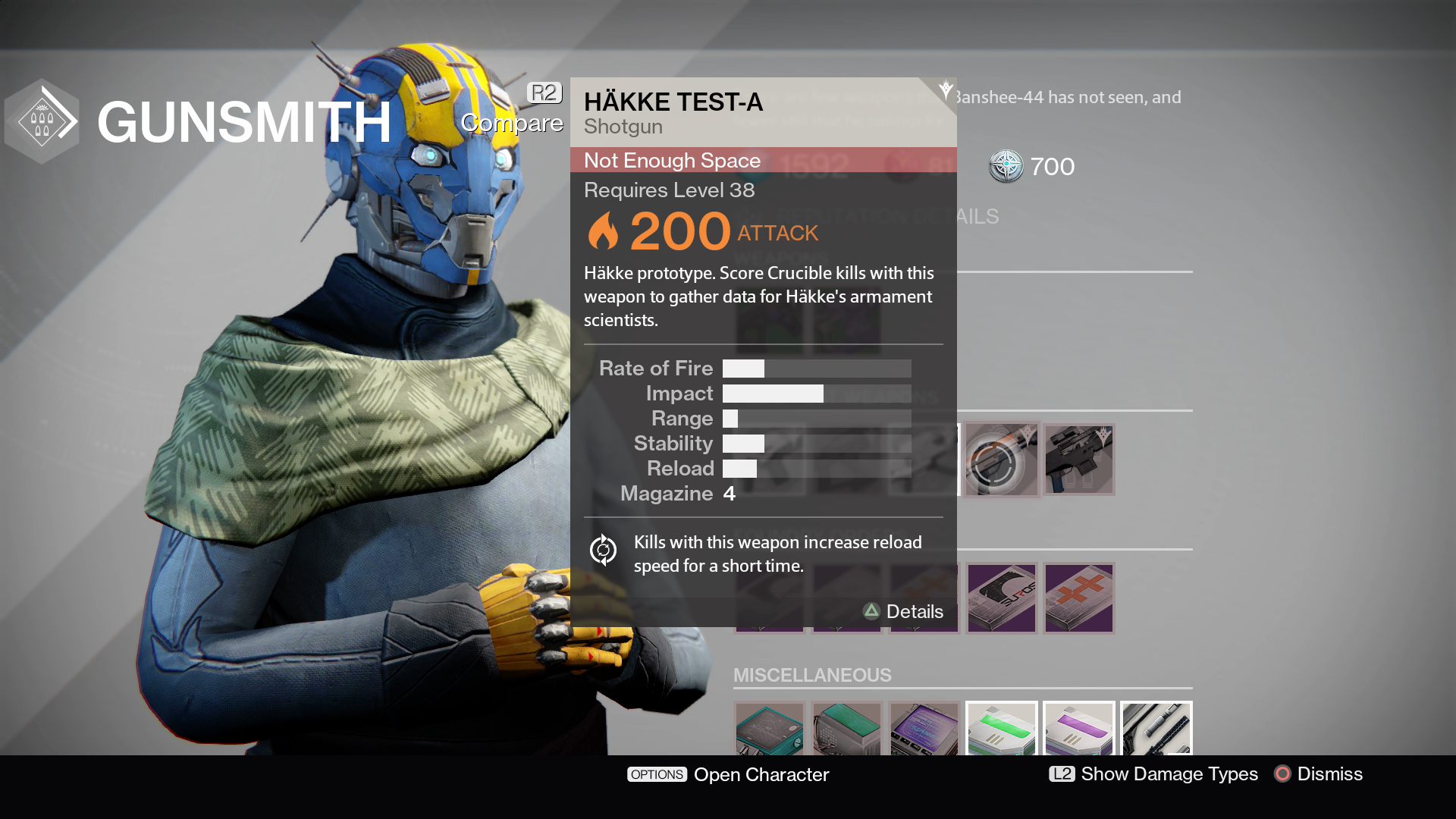Select the scoped black rifle test weapon
This screenshot has height=819, width=1456.
[x=1078, y=460]
